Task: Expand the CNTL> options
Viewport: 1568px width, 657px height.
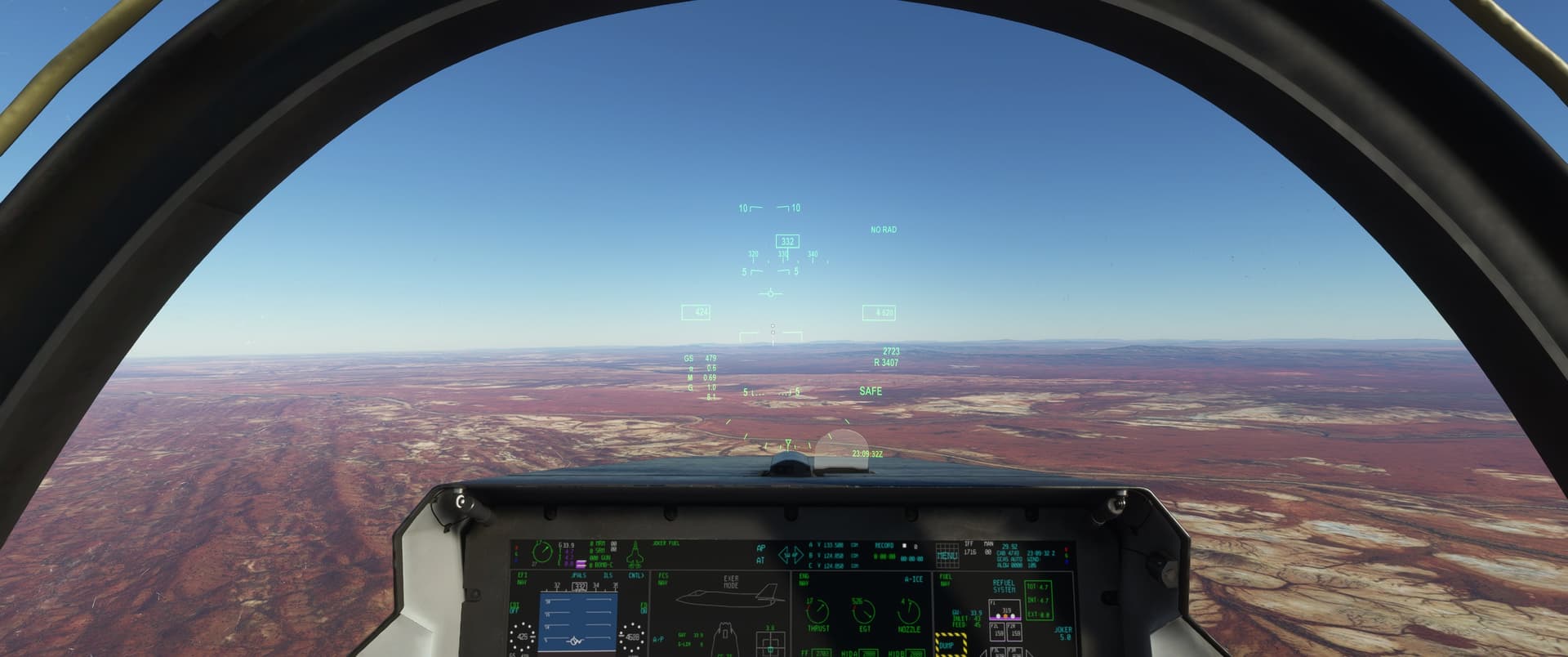Action: pyautogui.click(x=636, y=575)
